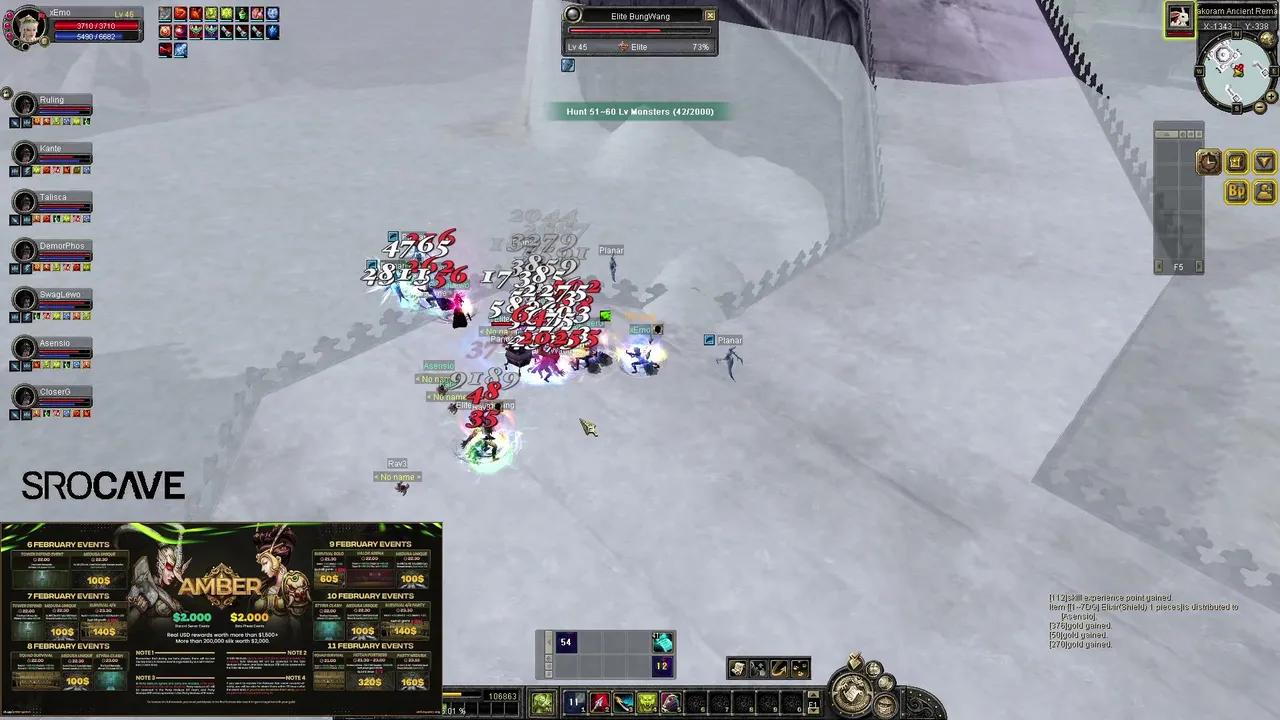
Task: Activate the green monster face skill slot 4
Action: [647, 702]
